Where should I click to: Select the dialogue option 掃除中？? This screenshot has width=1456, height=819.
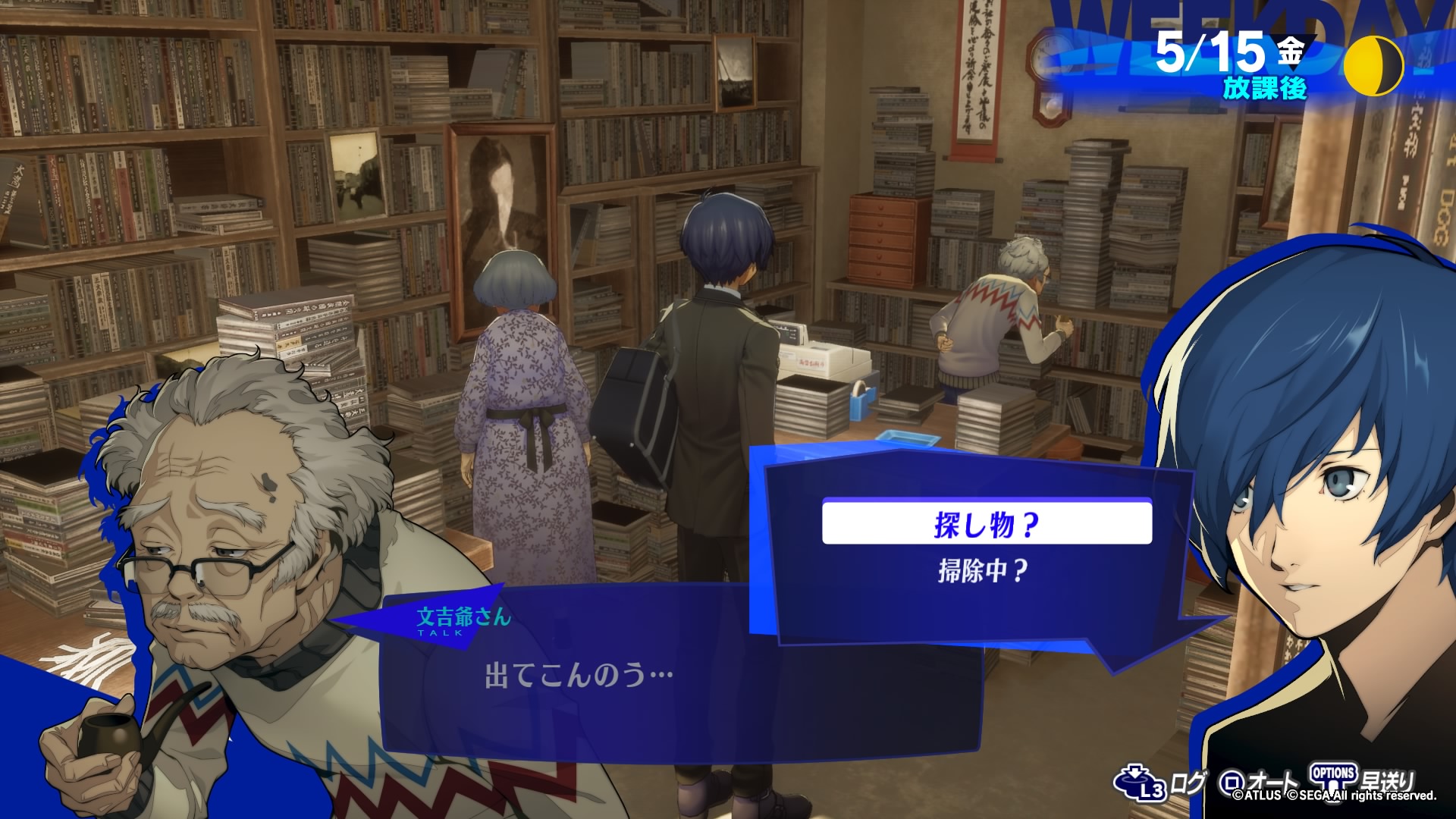tap(983, 570)
